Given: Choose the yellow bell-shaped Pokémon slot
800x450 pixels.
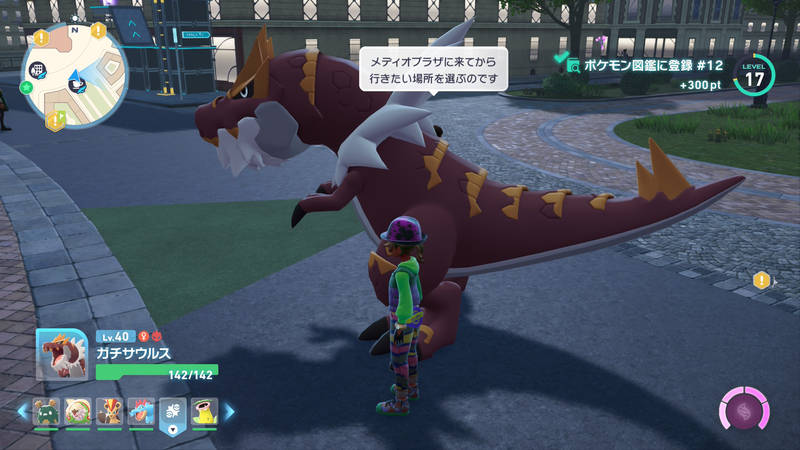Looking at the screenshot, I should (204, 410).
